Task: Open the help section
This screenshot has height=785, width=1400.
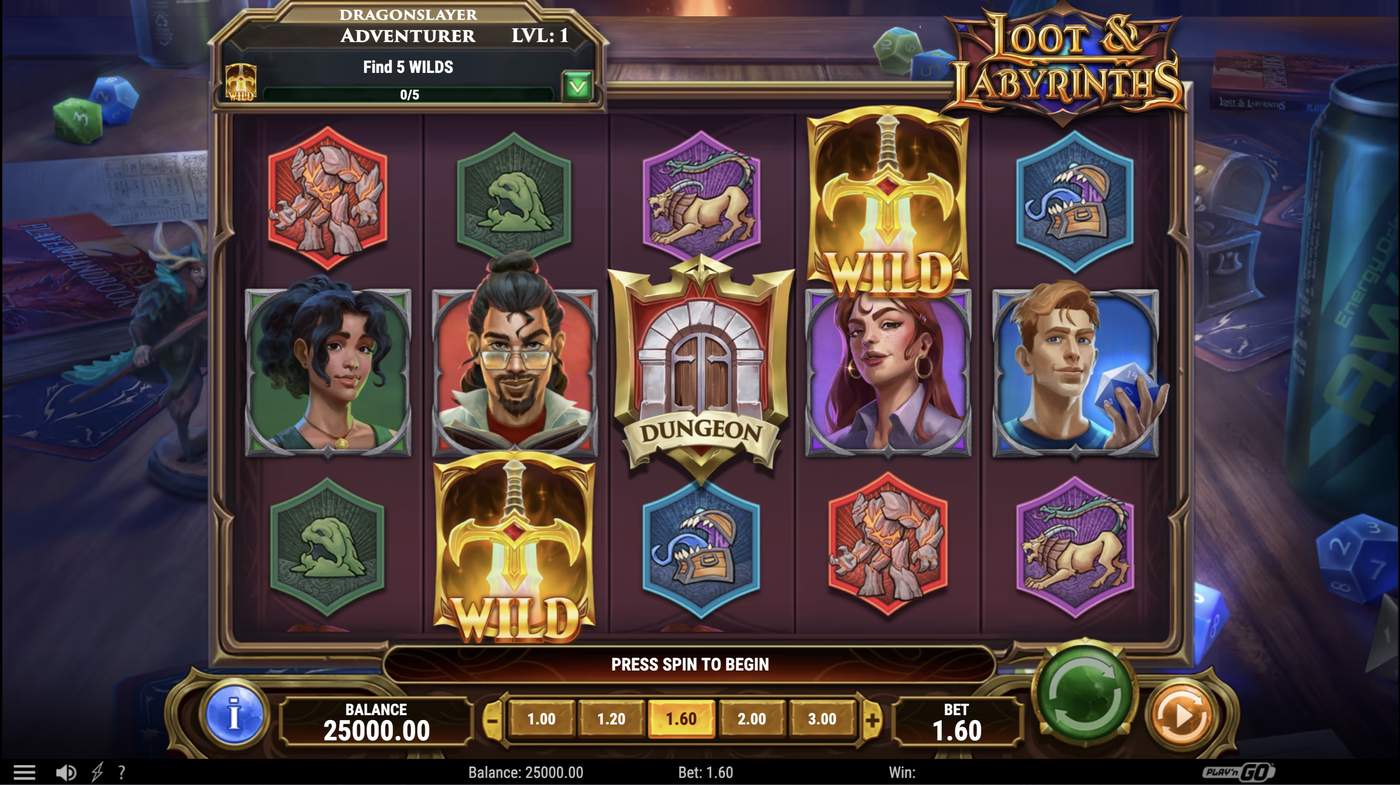Action: (x=121, y=770)
